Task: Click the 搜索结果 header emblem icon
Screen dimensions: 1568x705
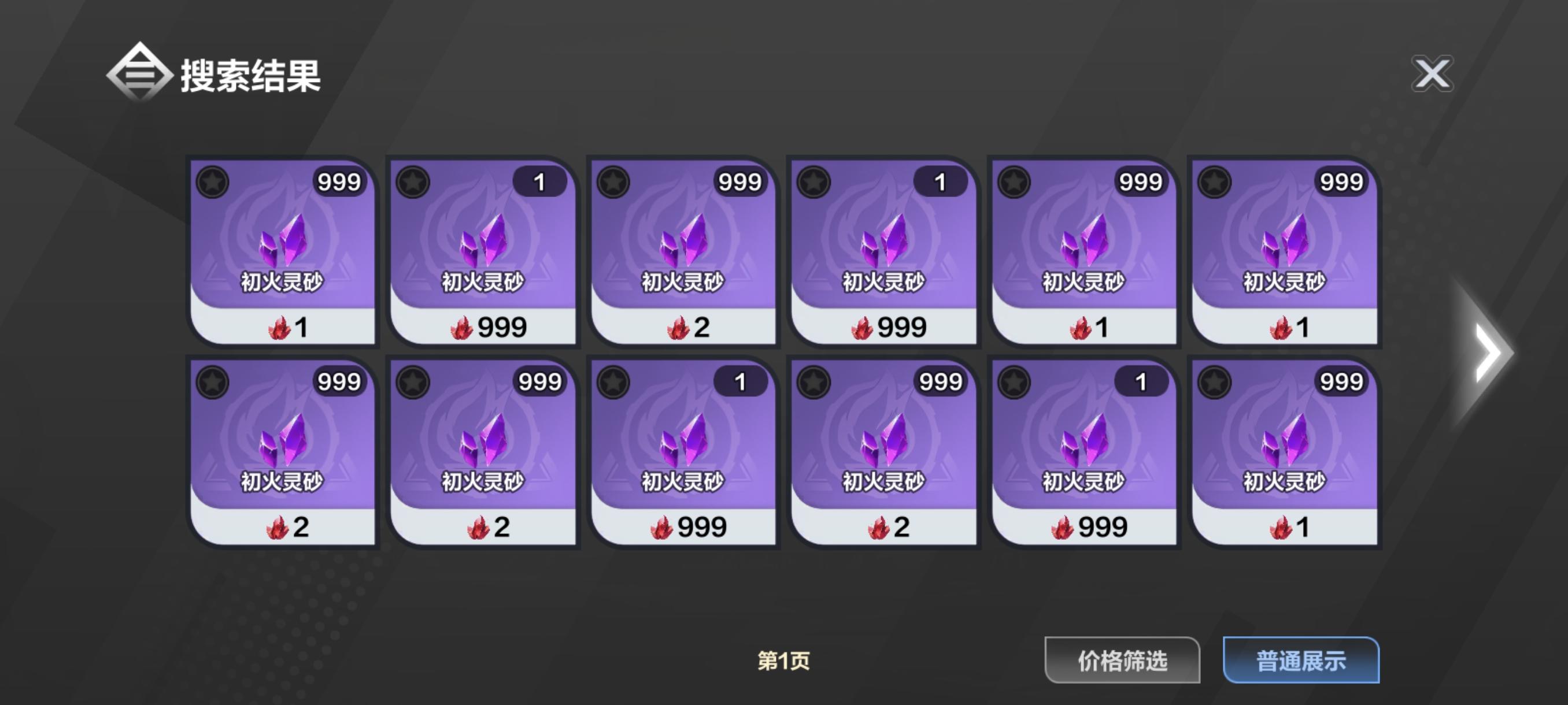Action: pos(139,73)
